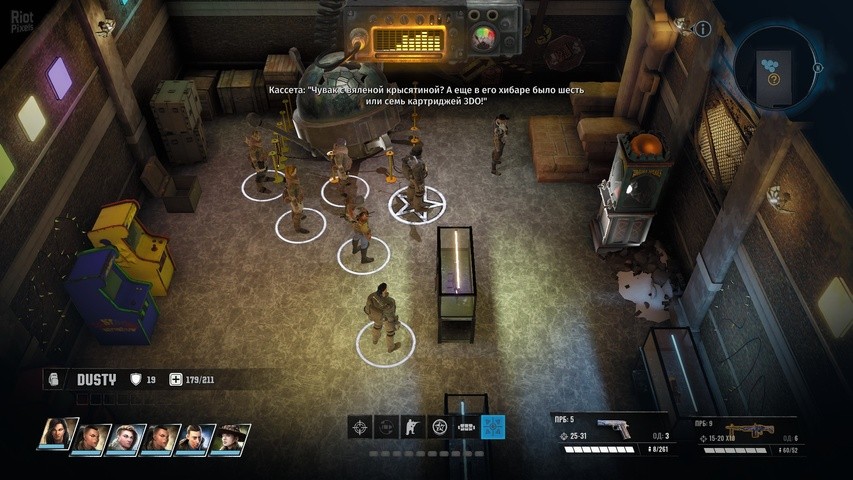Click the fist icon beside Dusty's name
This screenshot has height=480, width=853.
click(54, 380)
